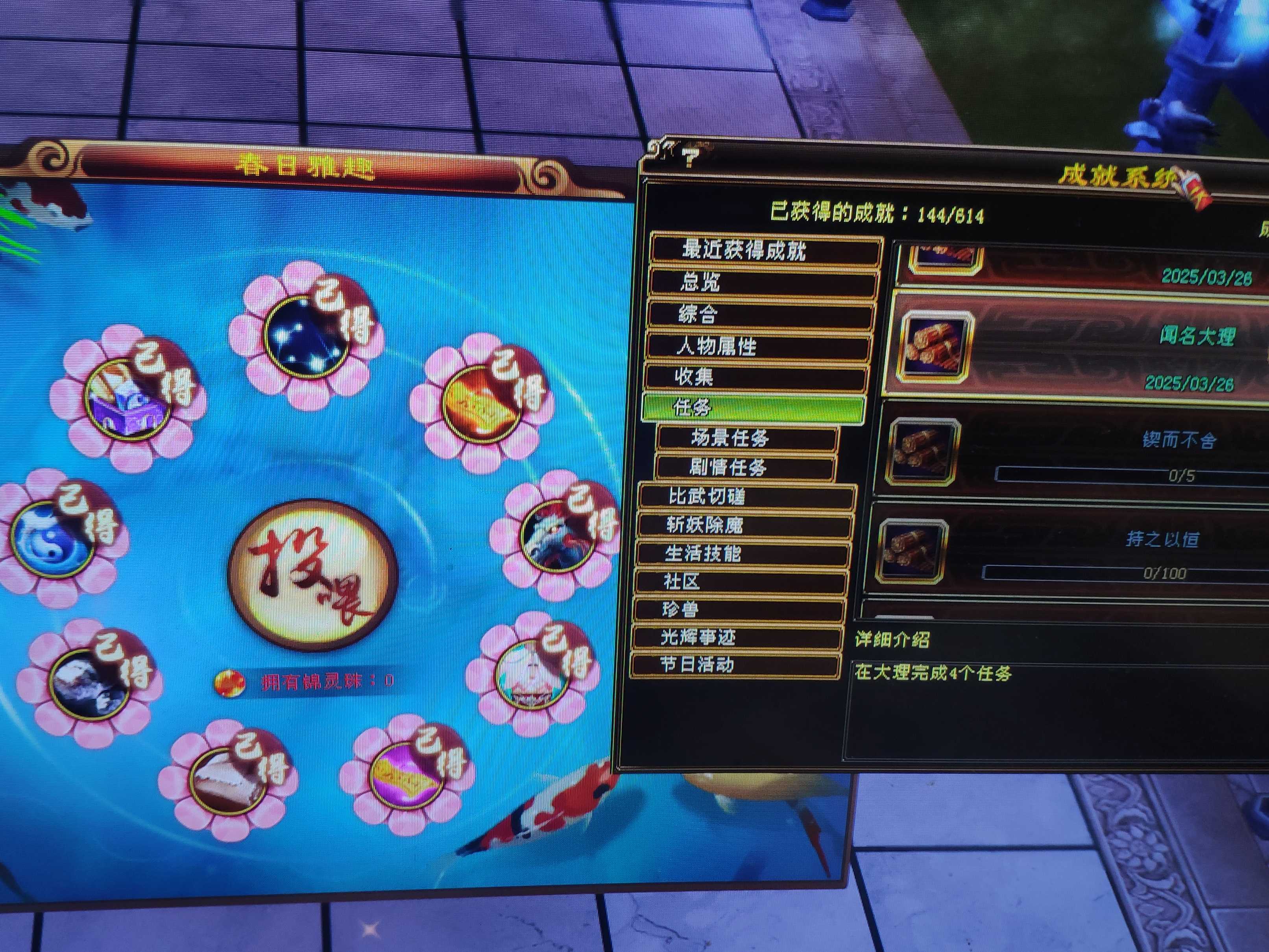Select the 闻名大理 achievement entry
This screenshot has height=952, width=1269.
point(1079,344)
